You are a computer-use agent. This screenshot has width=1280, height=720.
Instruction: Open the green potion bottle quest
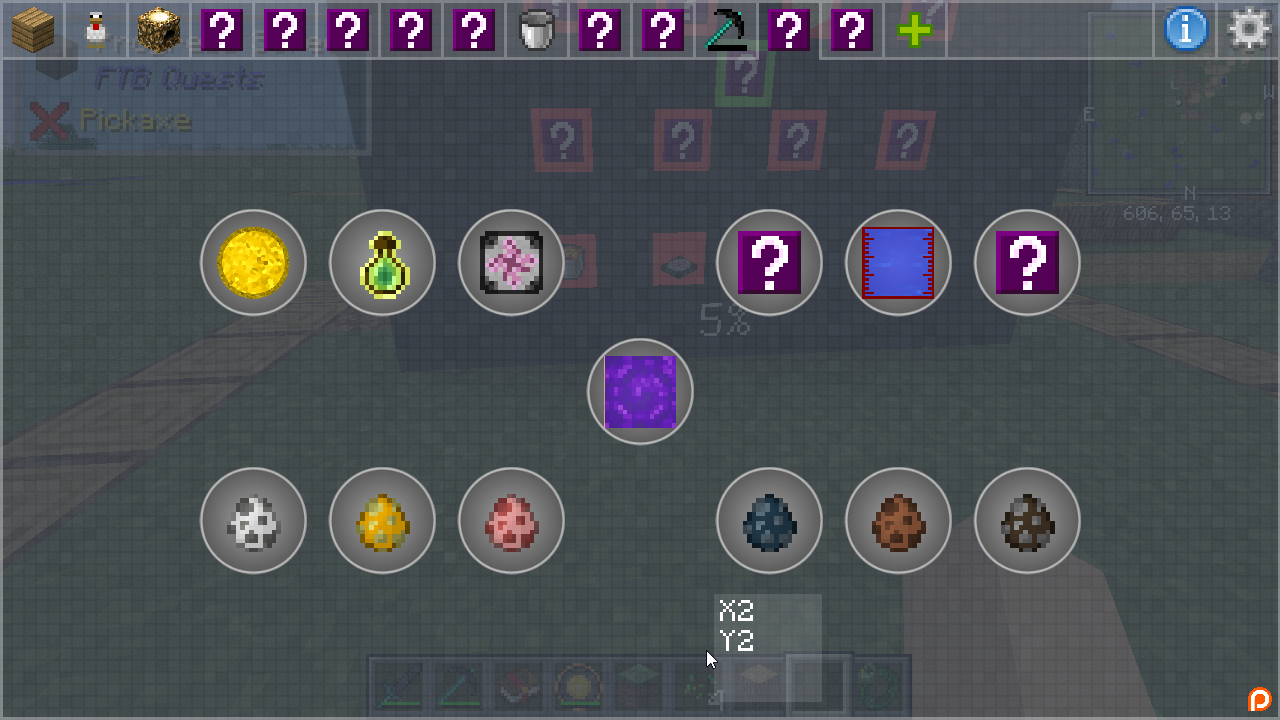tap(382, 263)
